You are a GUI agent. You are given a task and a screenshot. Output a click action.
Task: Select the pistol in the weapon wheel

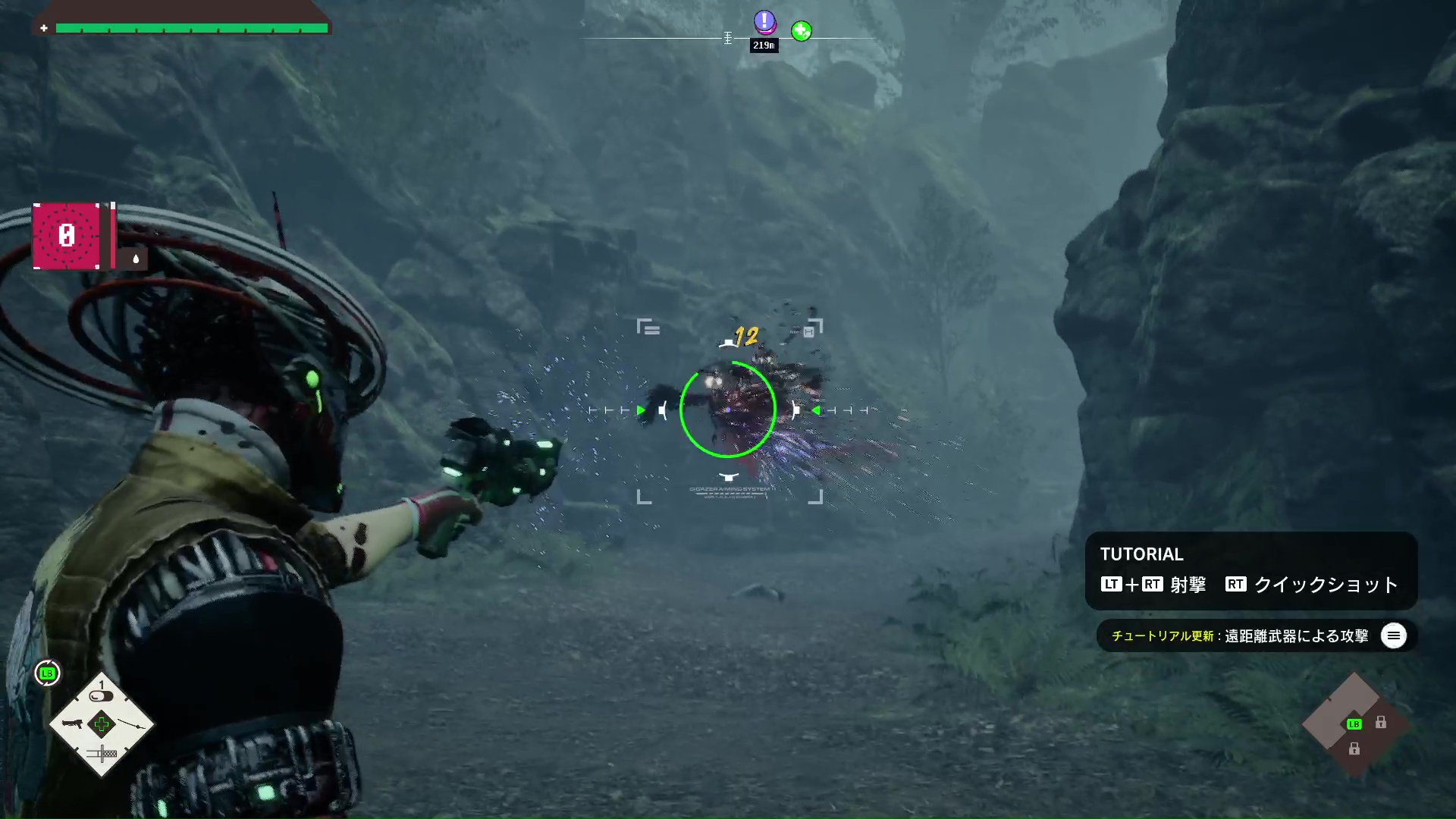(x=72, y=723)
